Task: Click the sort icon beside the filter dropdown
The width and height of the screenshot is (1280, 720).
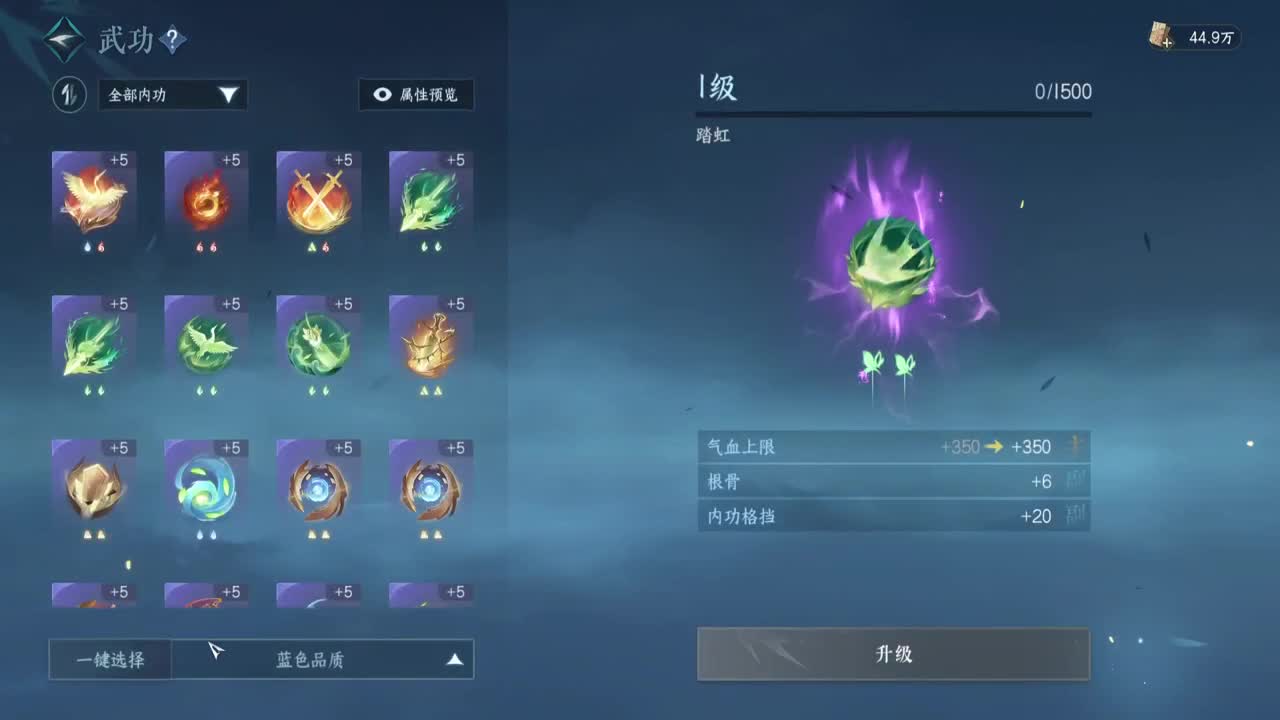Action: coord(69,95)
